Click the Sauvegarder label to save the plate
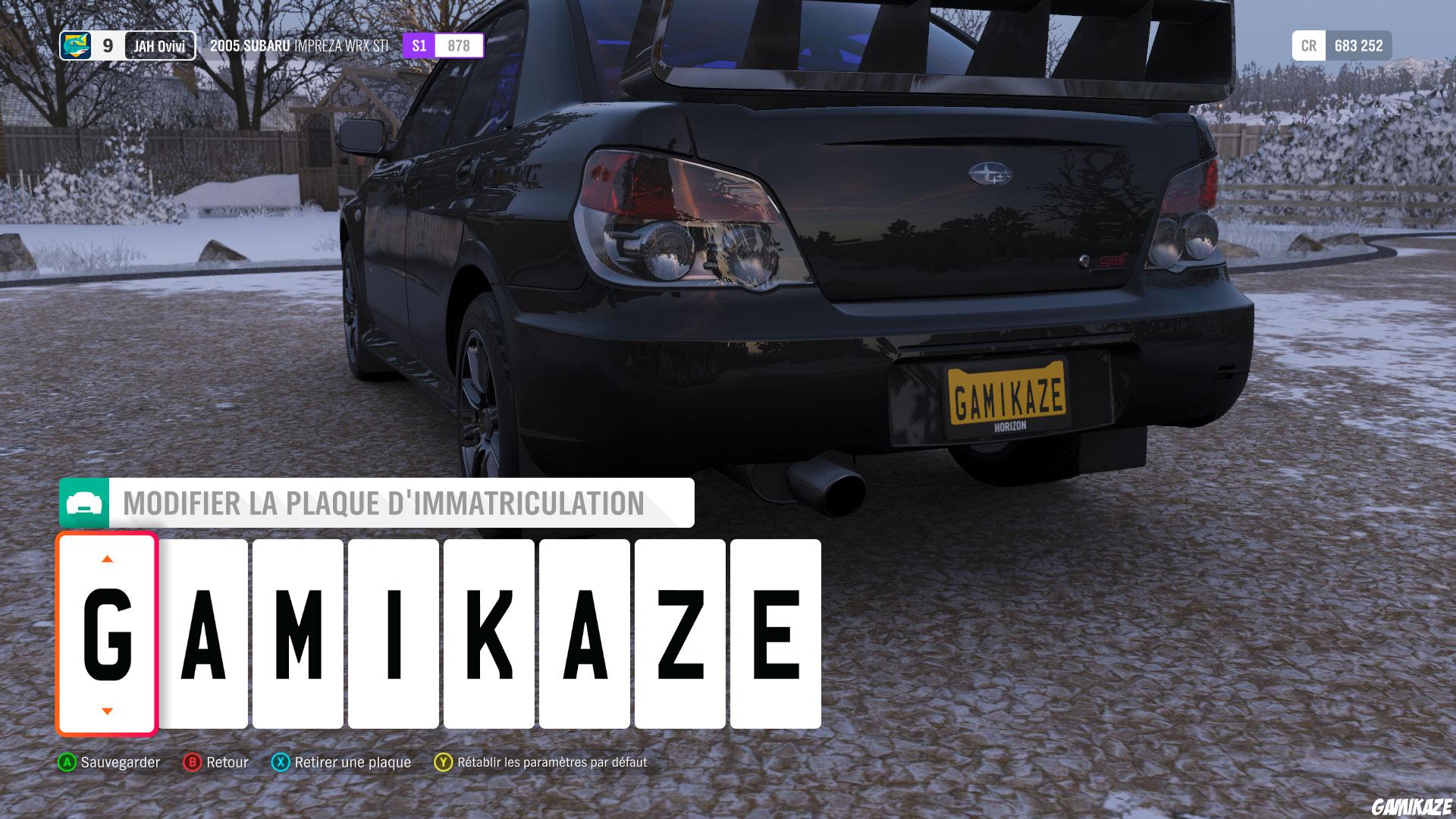The height and width of the screenshot is (819, 1456). click(x=121, y=762)
